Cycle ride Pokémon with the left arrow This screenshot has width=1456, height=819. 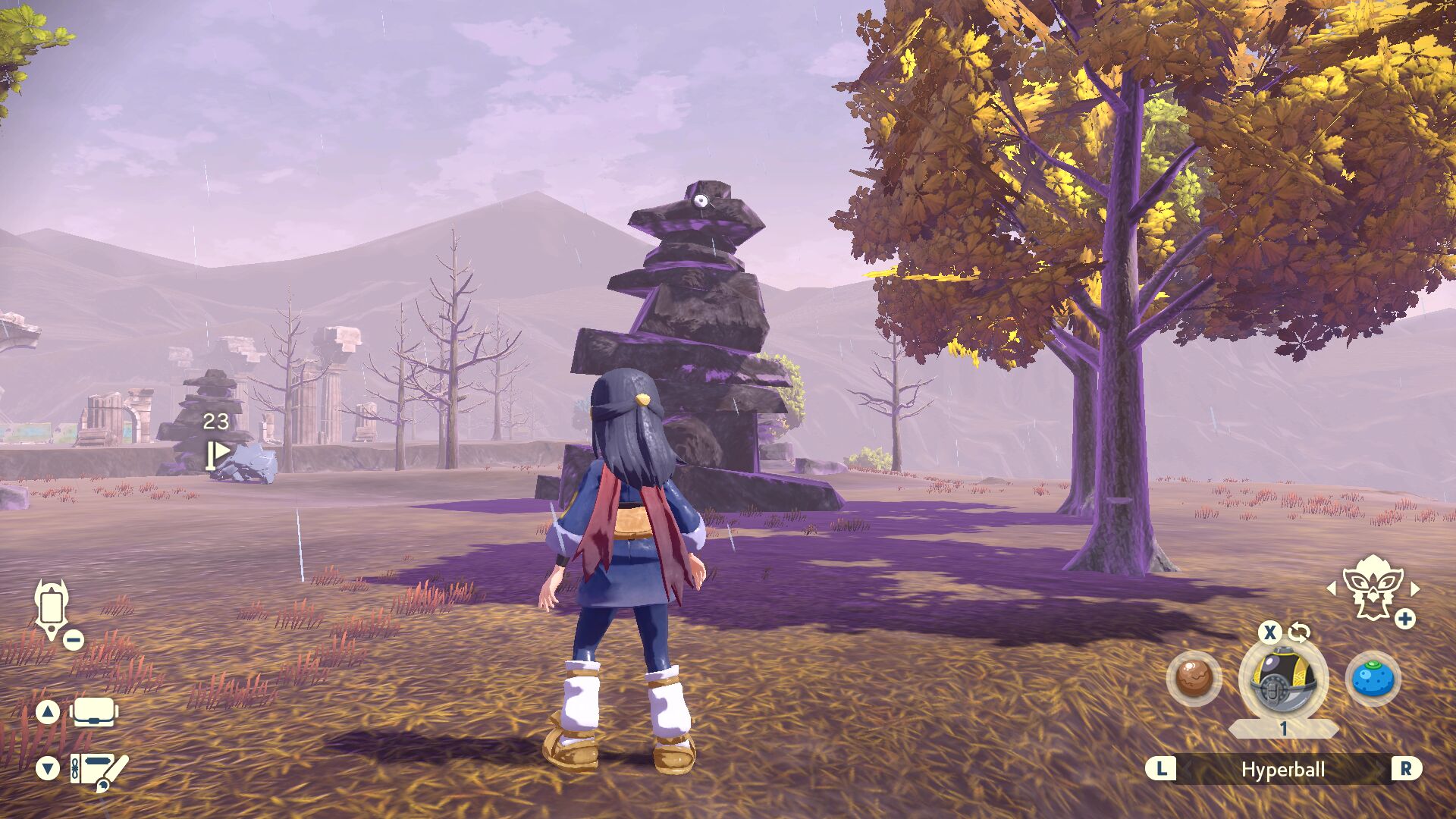point(1332,588)
